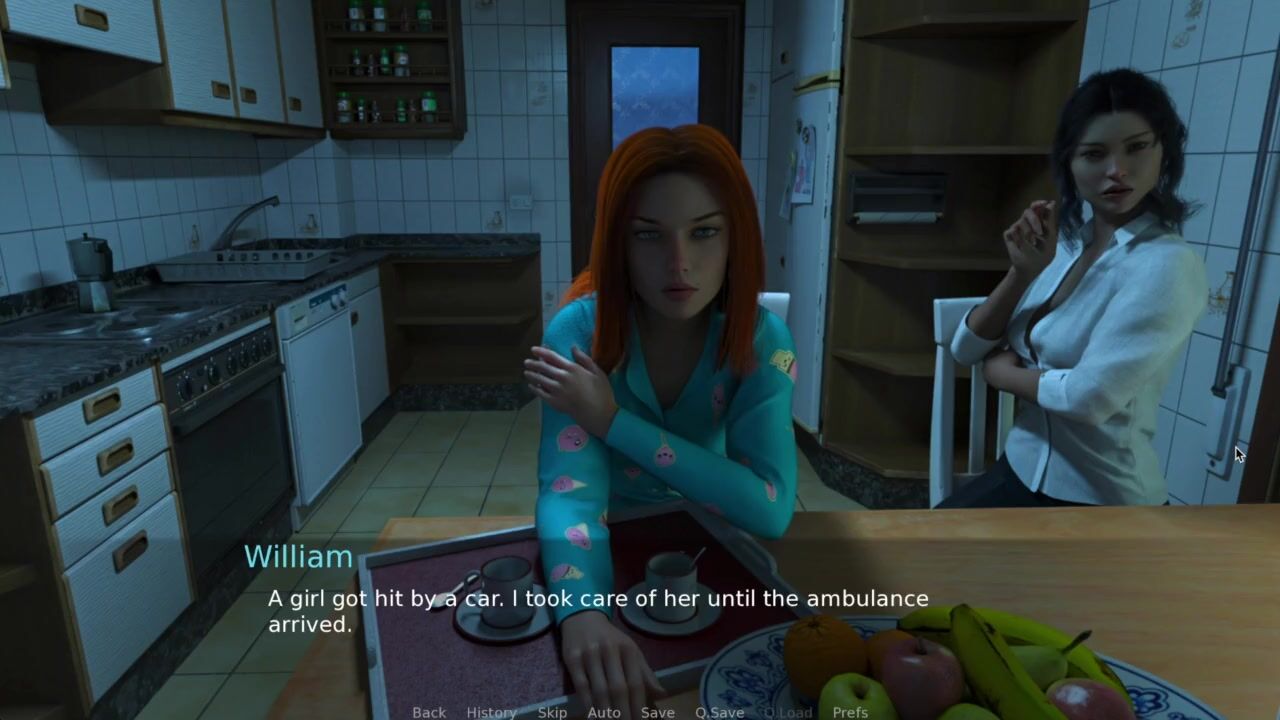Screen dimensions: 1280x720
Task: Quick save with the Q.Save button
Action: coord(720,712)
